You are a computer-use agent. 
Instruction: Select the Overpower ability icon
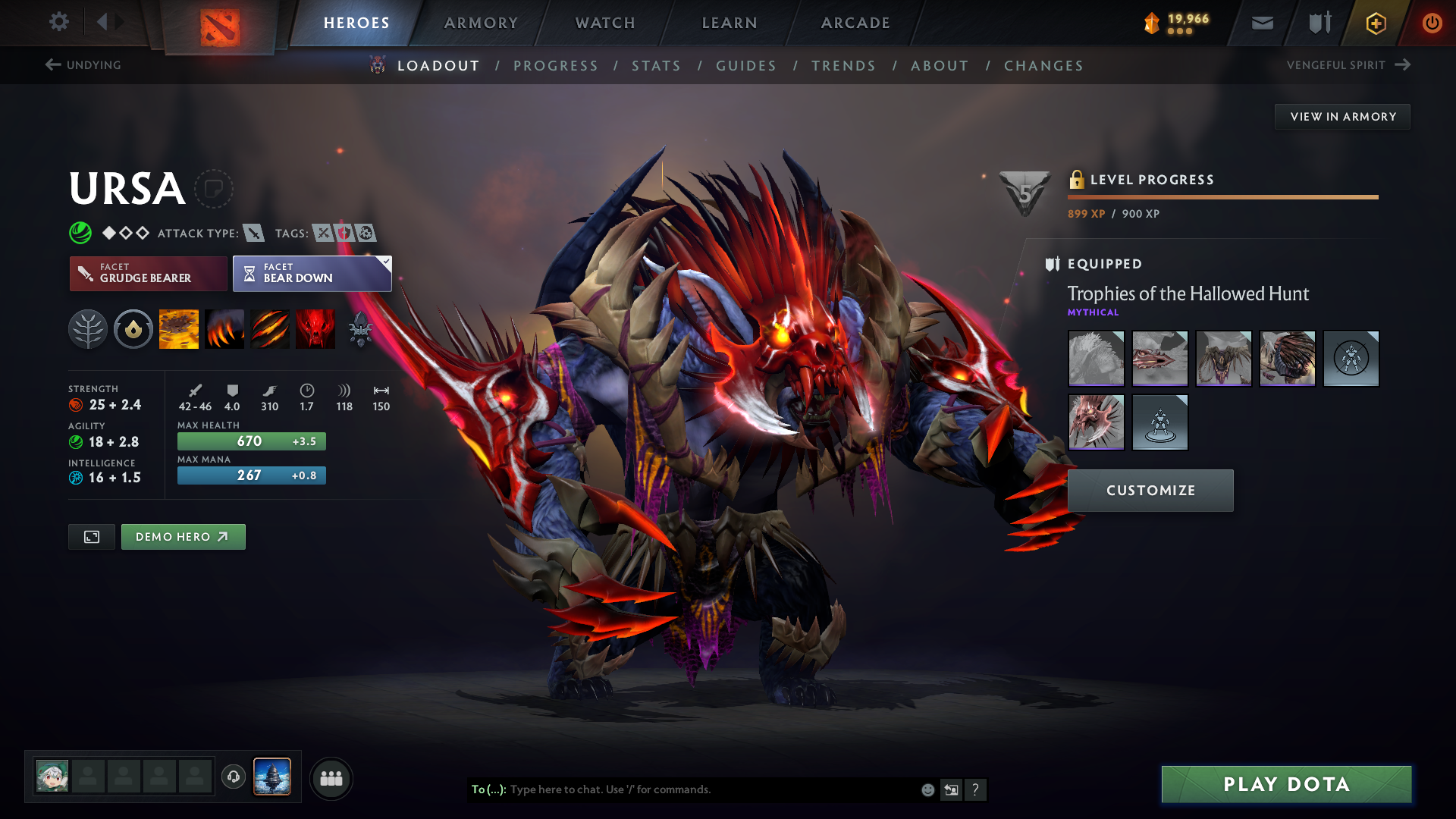224,329
